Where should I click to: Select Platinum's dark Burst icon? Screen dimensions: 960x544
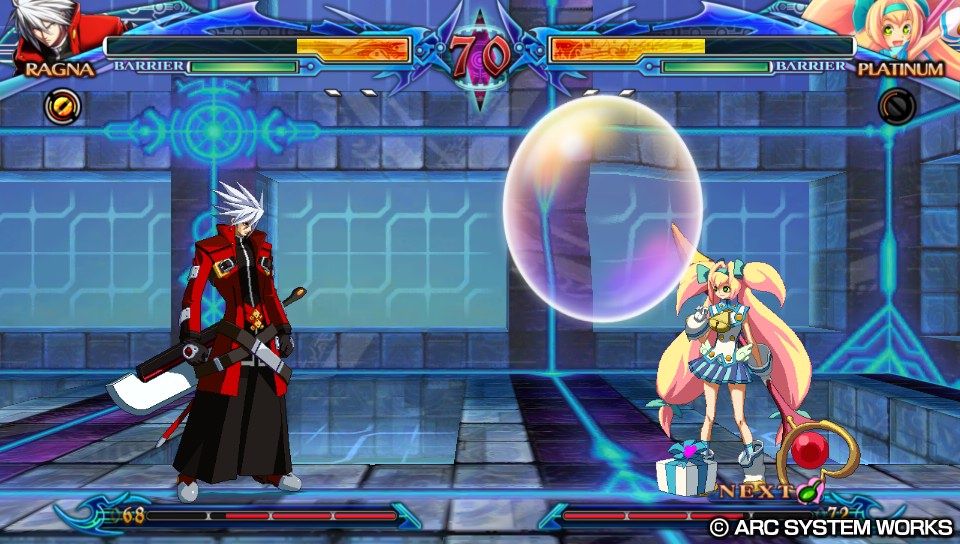(x=896, y=106)
